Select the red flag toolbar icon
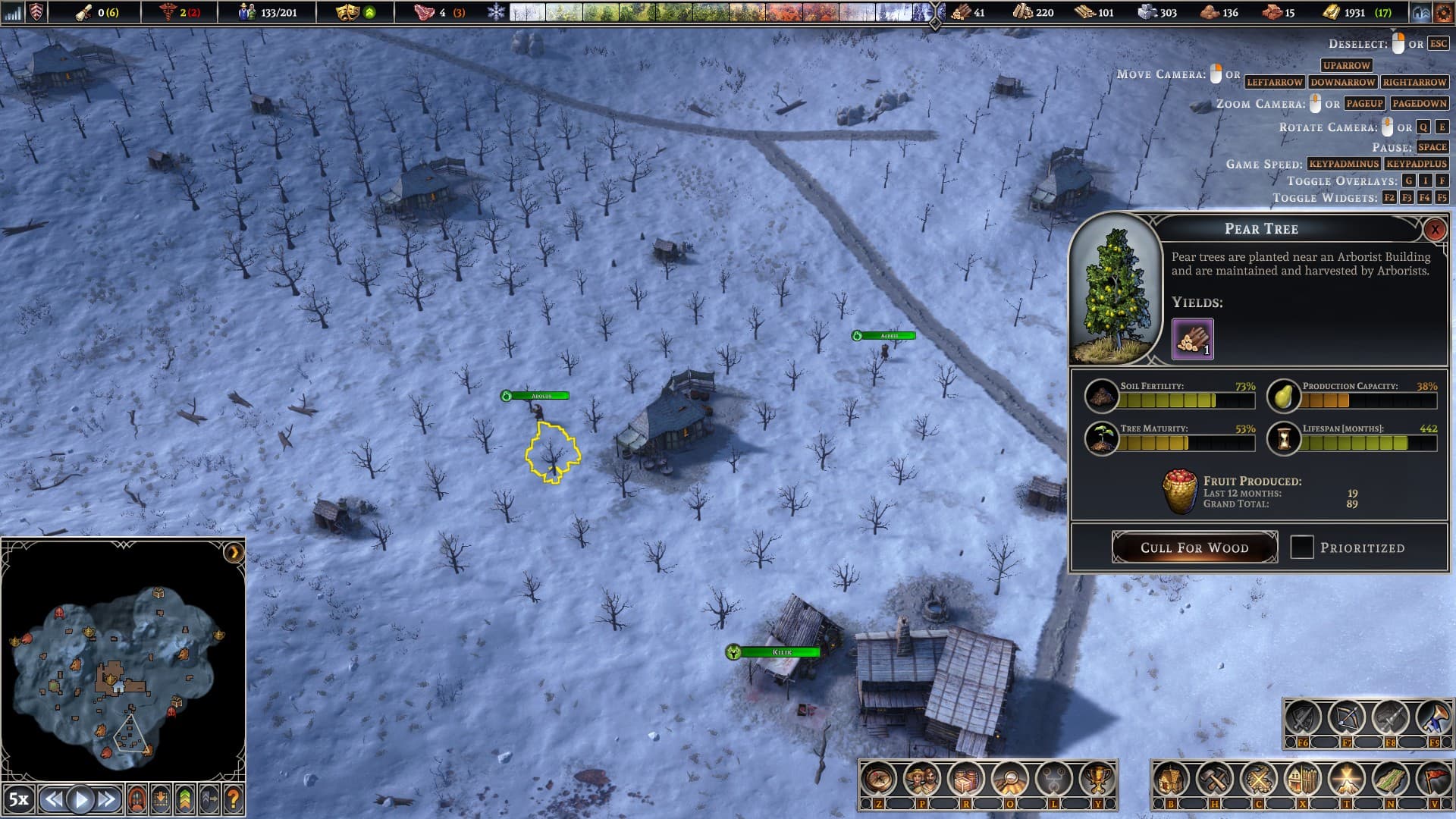This screenshot has height=819, width=1456. [x=1434, y=779]
